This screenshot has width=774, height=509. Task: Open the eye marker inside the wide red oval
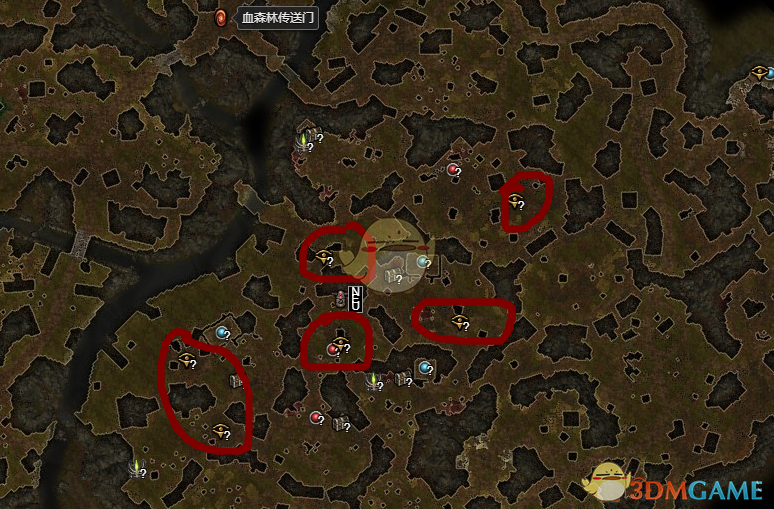(459, 321)
